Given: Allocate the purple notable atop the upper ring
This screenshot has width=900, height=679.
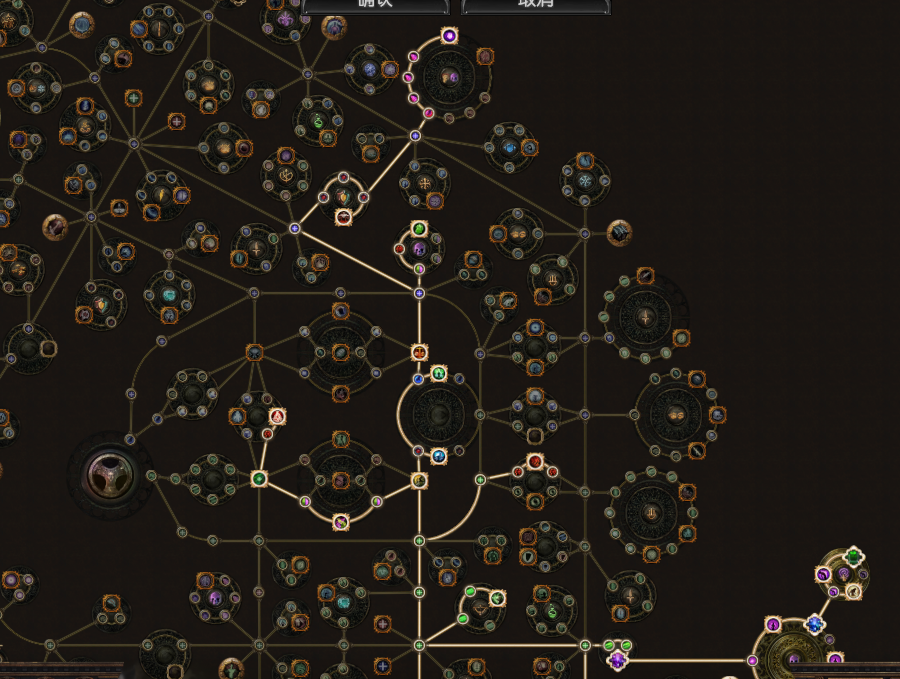Looking at the screenshot, I should point(449,36).
